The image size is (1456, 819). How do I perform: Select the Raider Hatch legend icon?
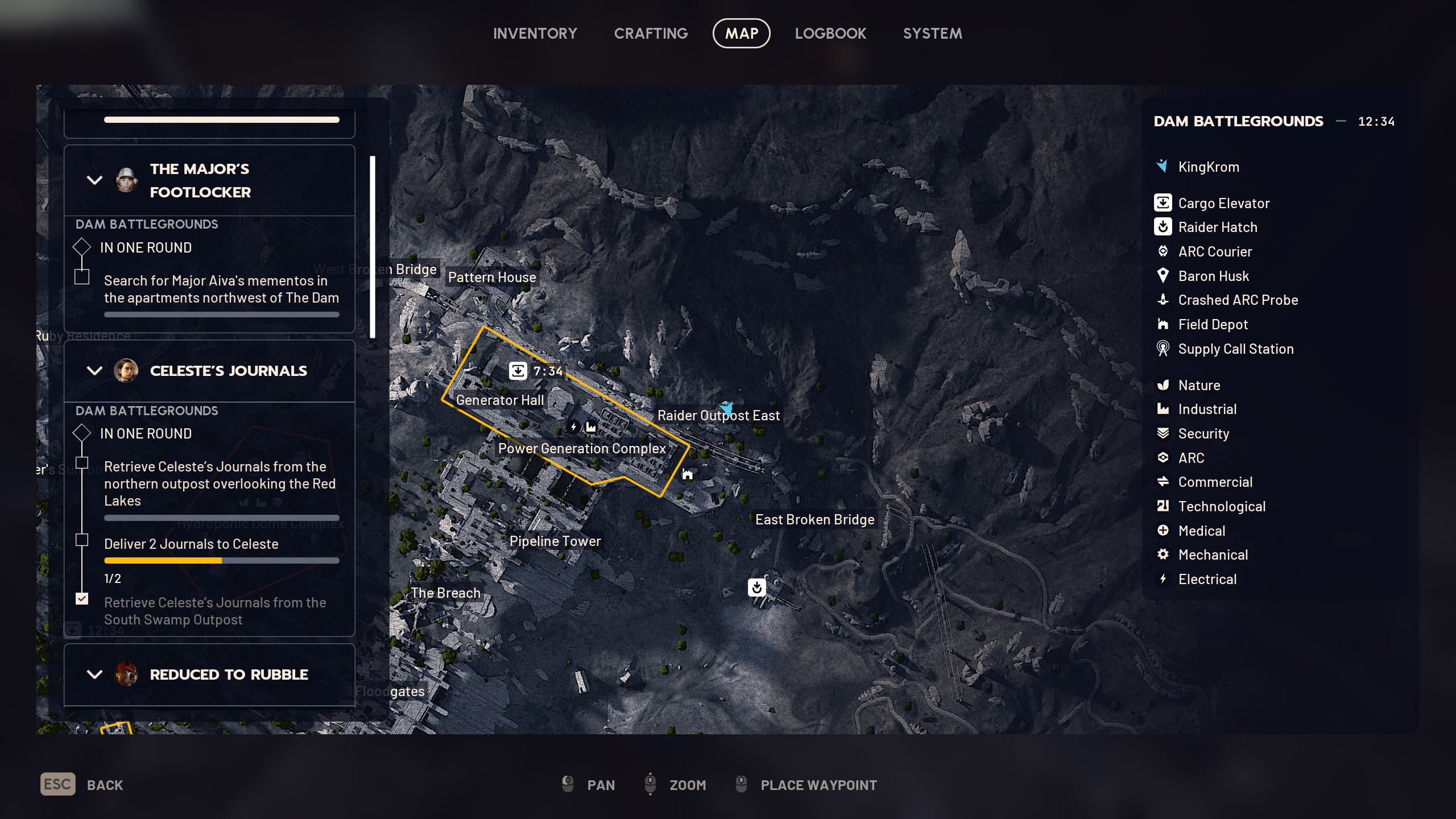1164,227
